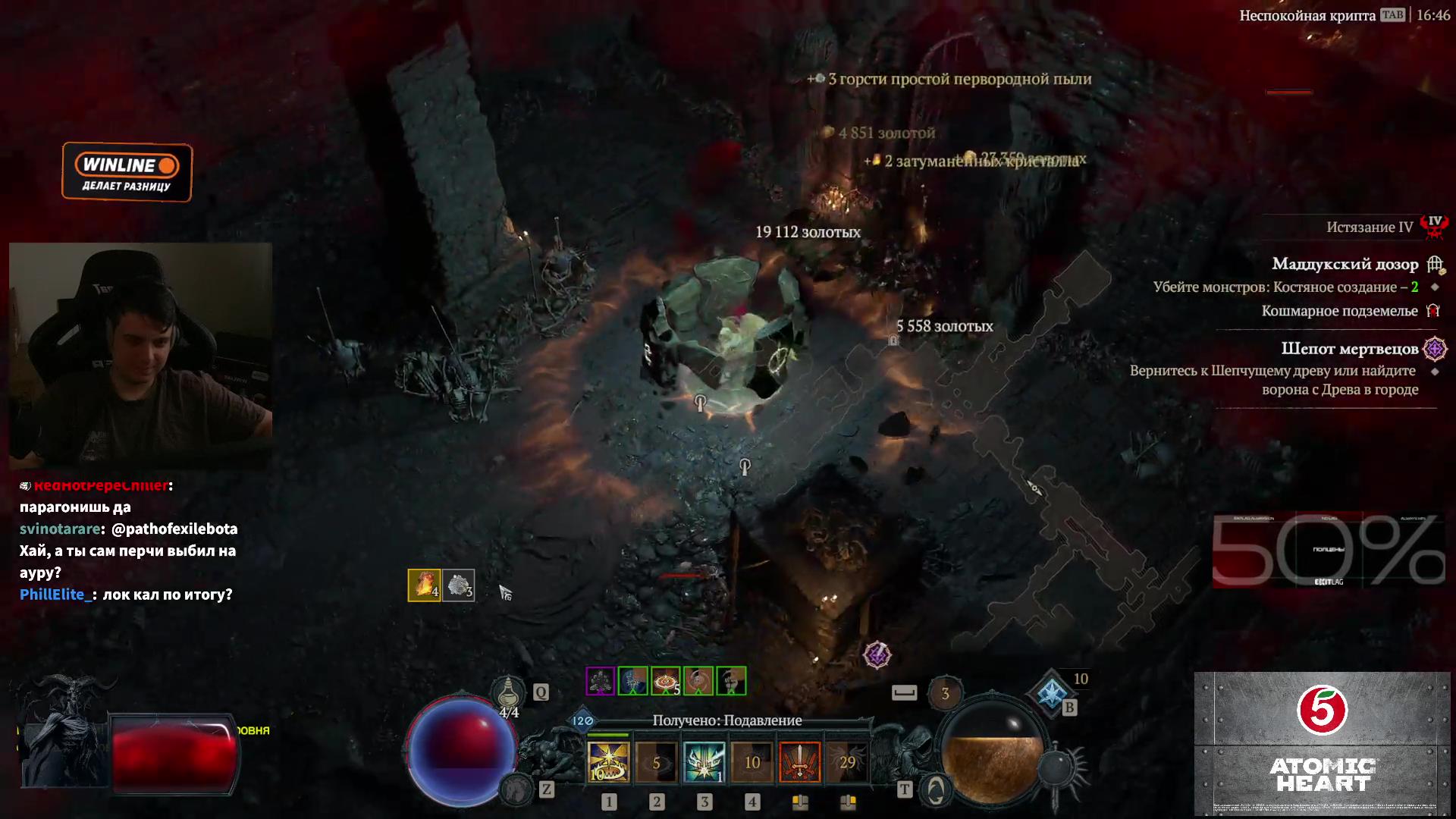Select the target buff icon showing 5 stacks
Image resolution: width=1456 pixels, height=819 pixels.
(x=665, y=681)
